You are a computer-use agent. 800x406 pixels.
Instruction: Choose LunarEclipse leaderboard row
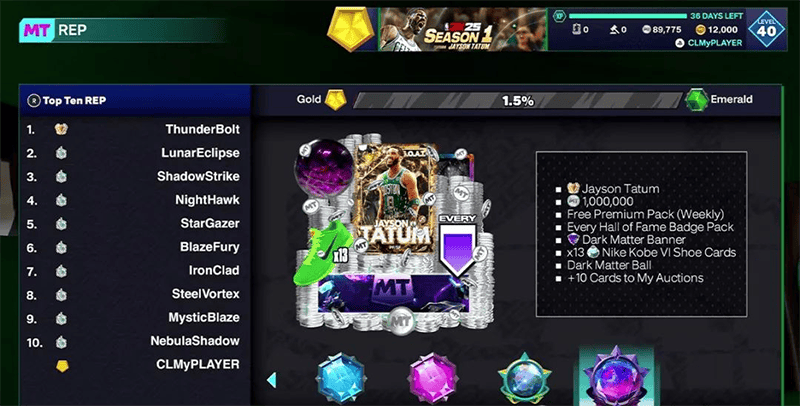[135, 153]
